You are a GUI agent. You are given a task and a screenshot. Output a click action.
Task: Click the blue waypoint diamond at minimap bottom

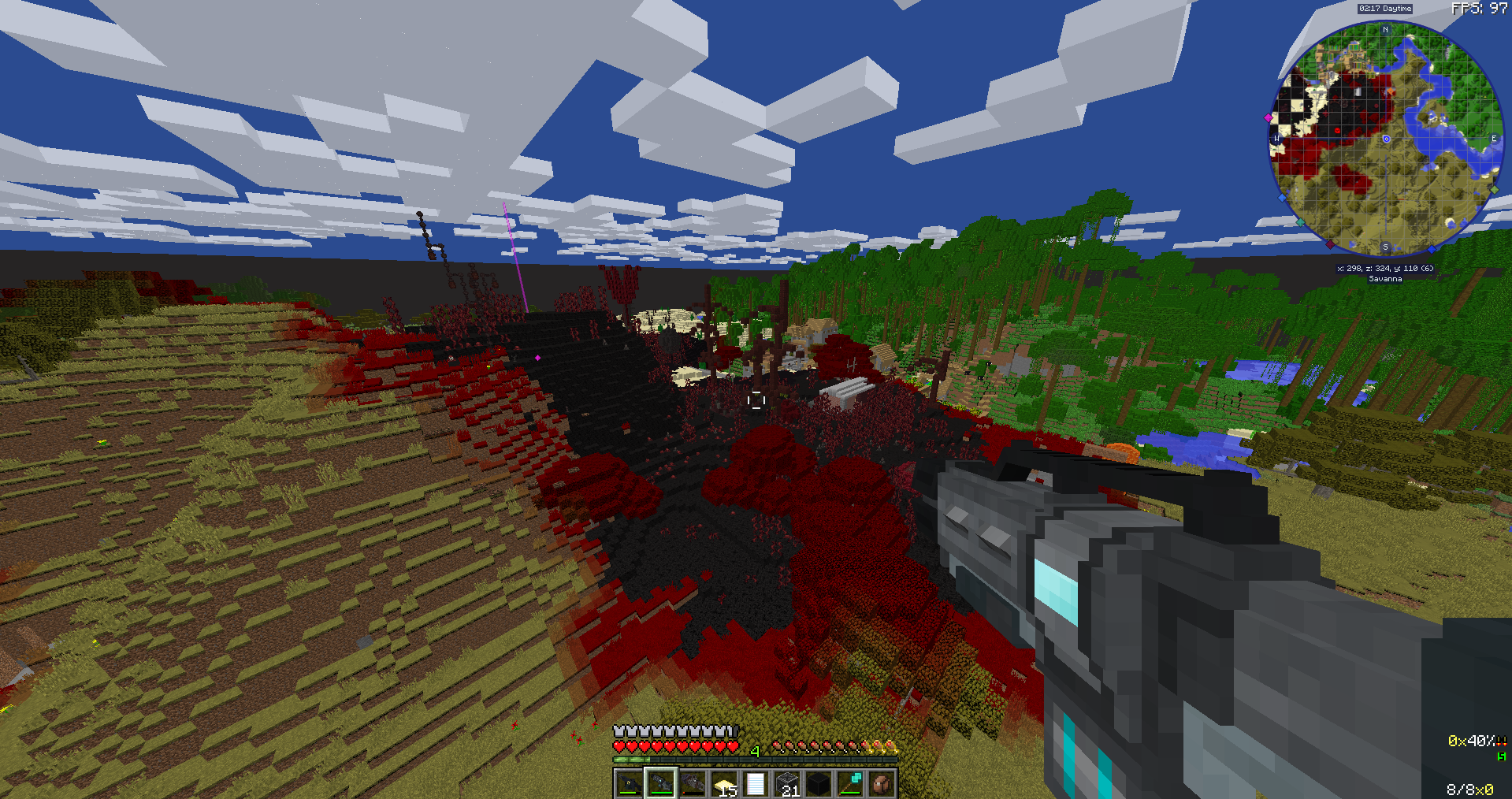click(1432, 248)
